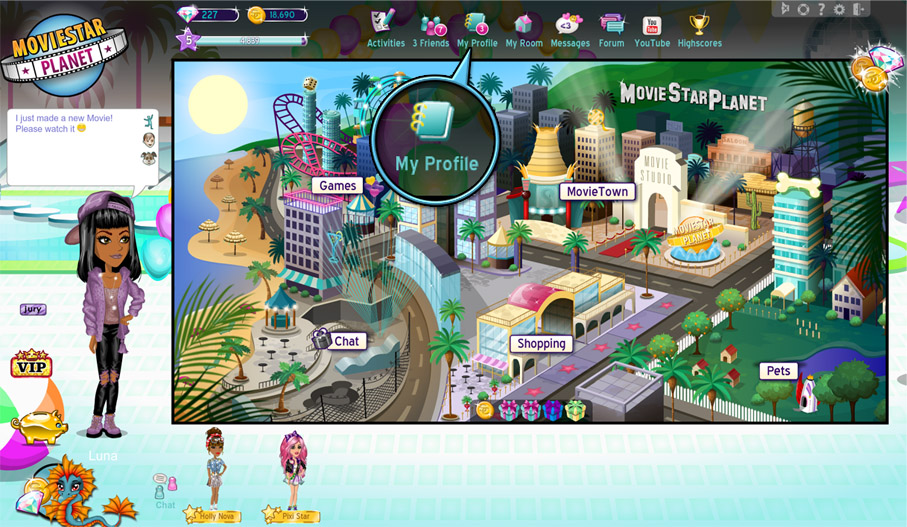This screenshot has height=527, width=907.
Task: Go to MovieTown on the map
Action: [x=597, y=191]
